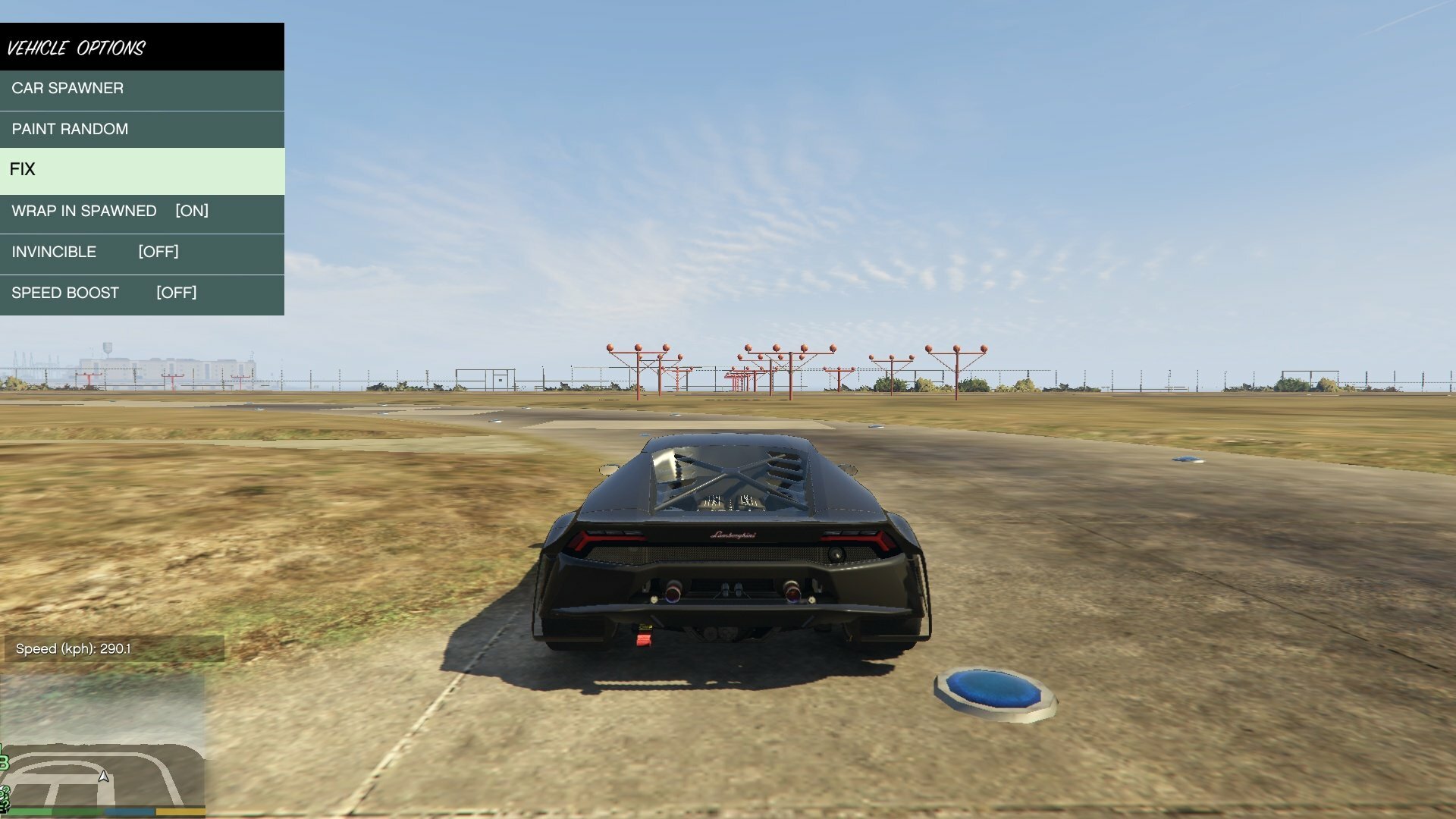Toggle the Wrap In Spawned setting

142,212
